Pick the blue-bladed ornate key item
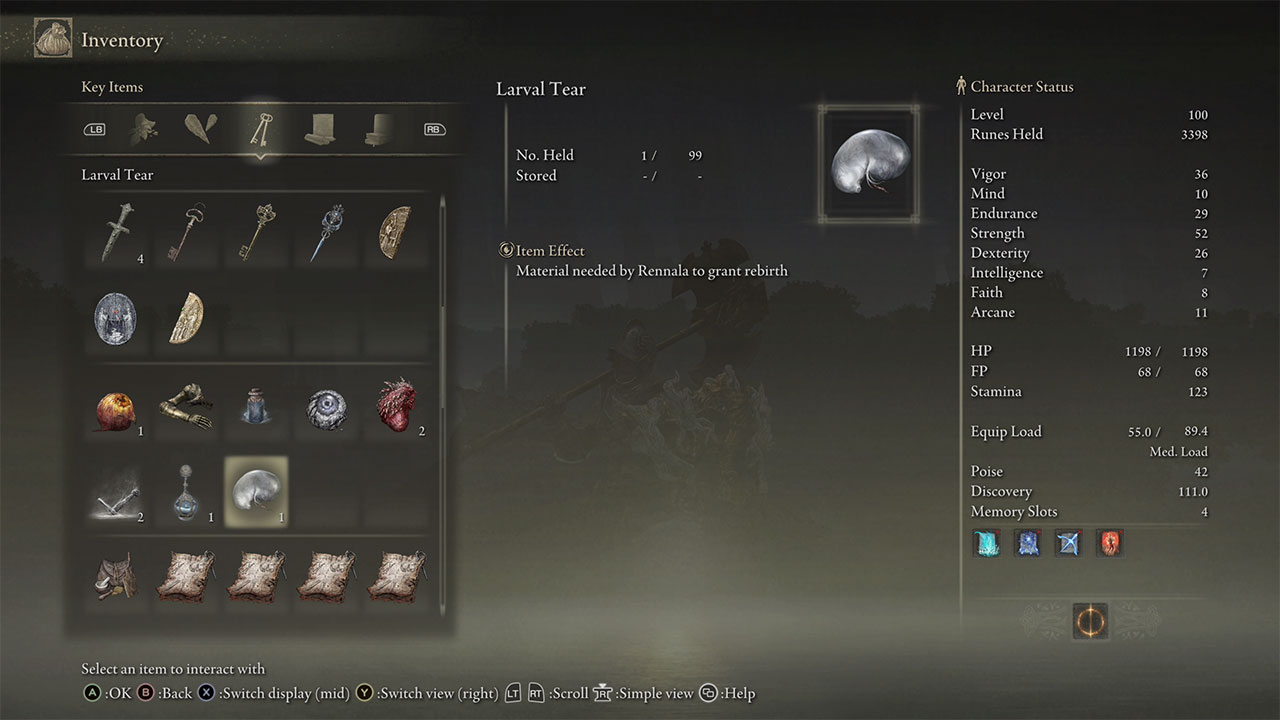This screenshot has width=1280, height=720. 326,234
